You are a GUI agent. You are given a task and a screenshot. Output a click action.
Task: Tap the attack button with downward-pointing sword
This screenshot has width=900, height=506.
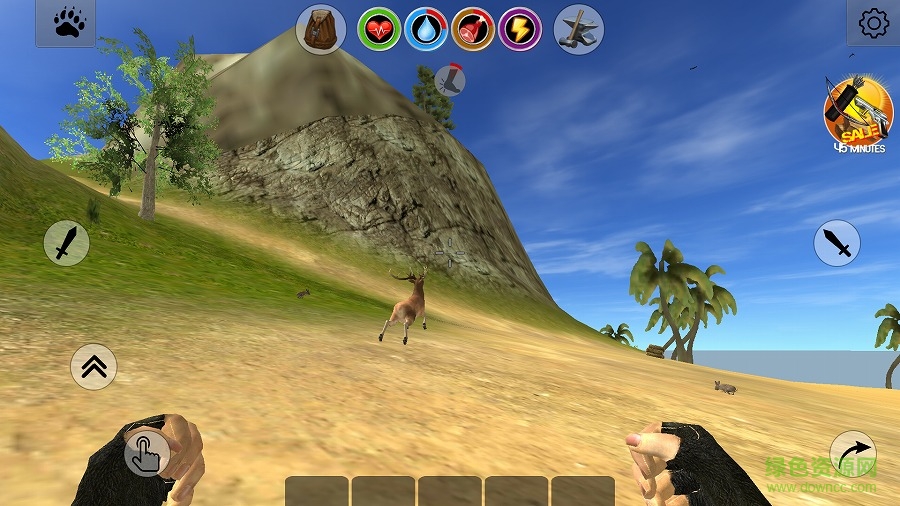(836, 243)
